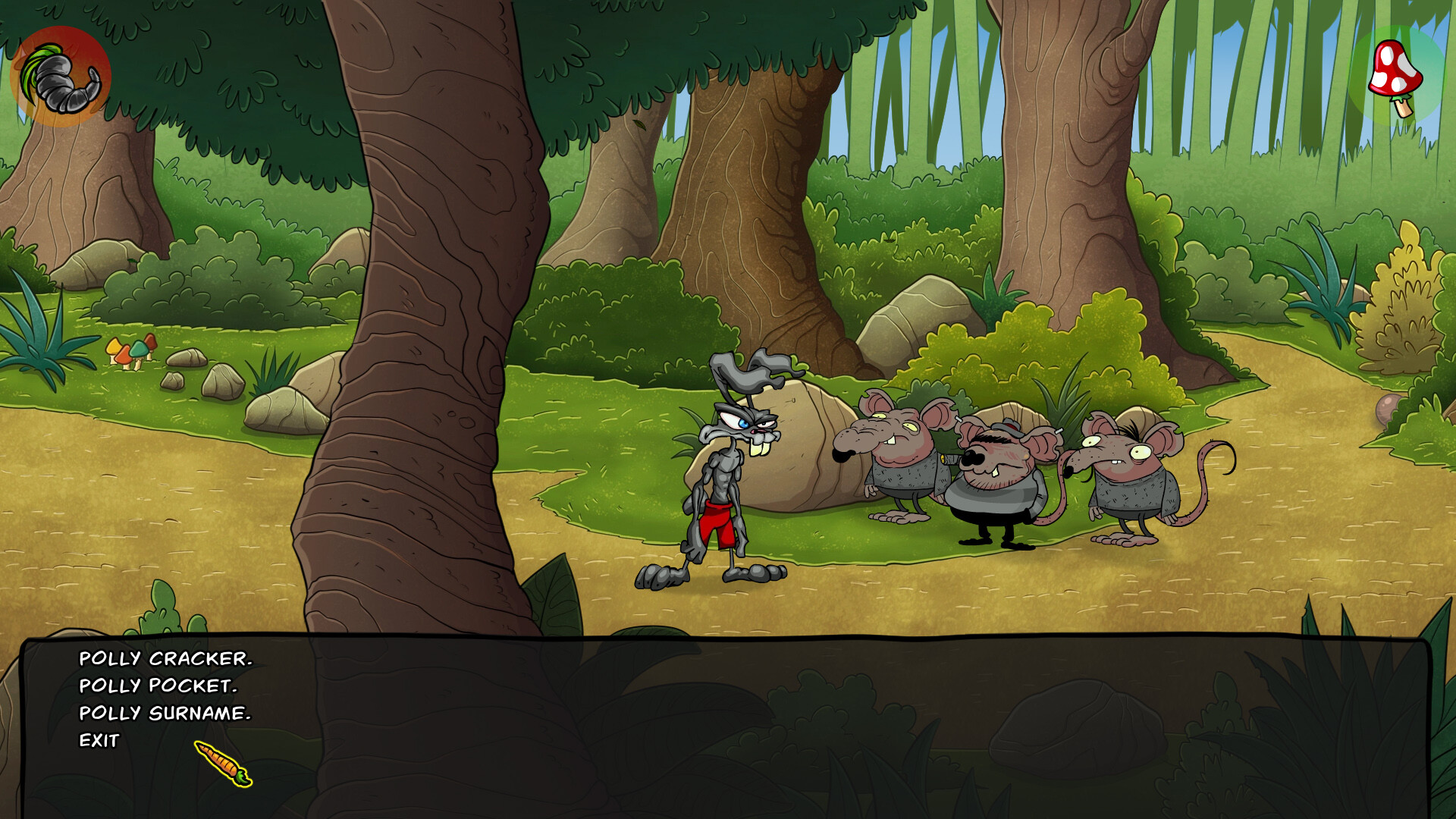Choose the "Polly Pocket." dialogue option
The height and width of the screenshot is (819, 1456).
pos(159,686)
